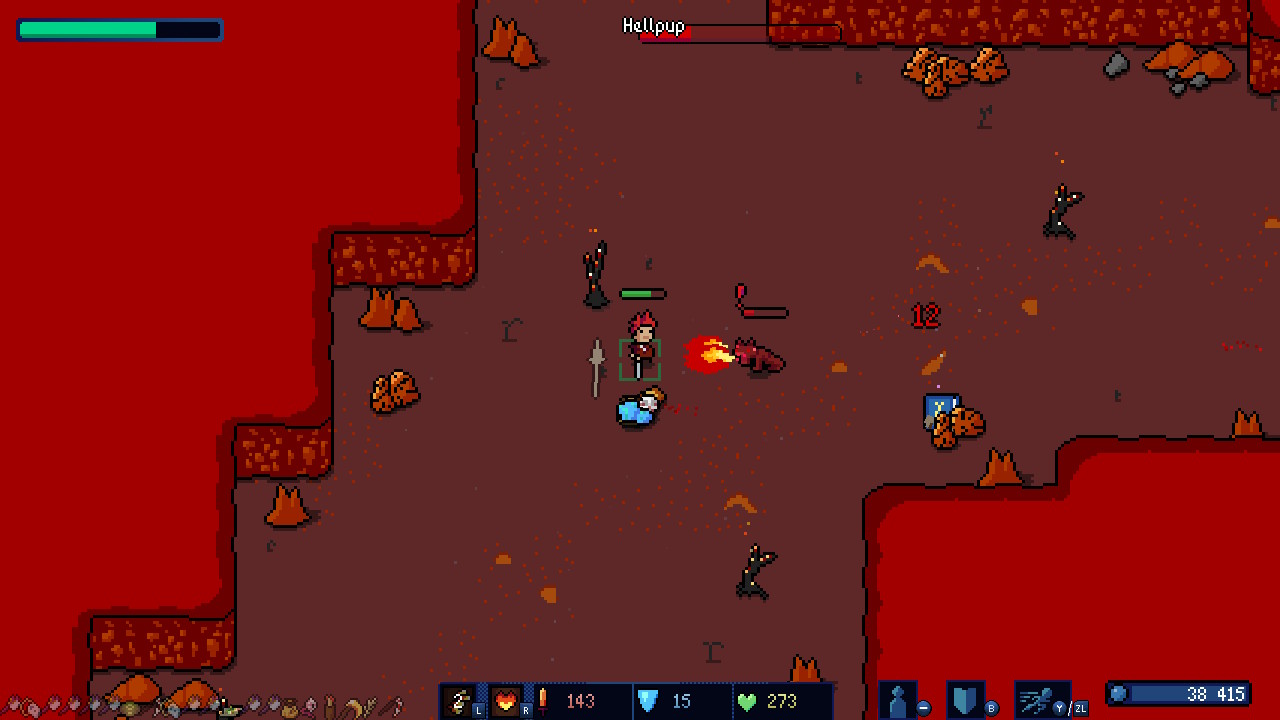Select the dash ability bound to Y/ZL

pyautogui.click(x=1037, y=696)
